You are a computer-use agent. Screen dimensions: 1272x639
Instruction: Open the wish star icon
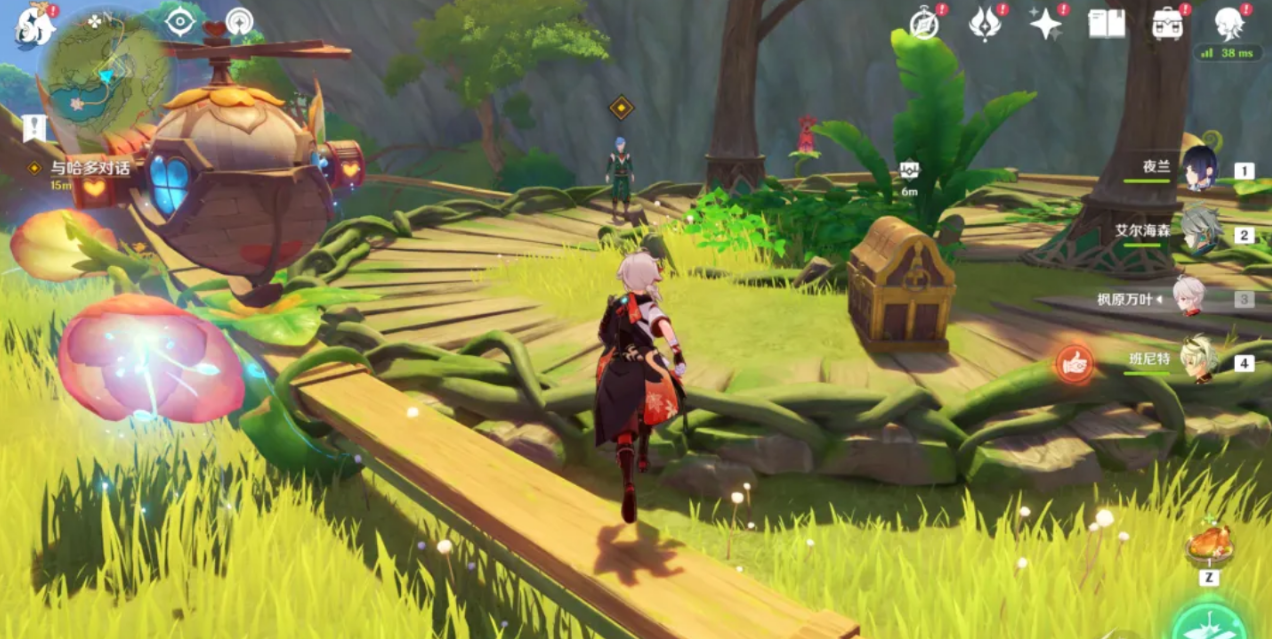1046,23
